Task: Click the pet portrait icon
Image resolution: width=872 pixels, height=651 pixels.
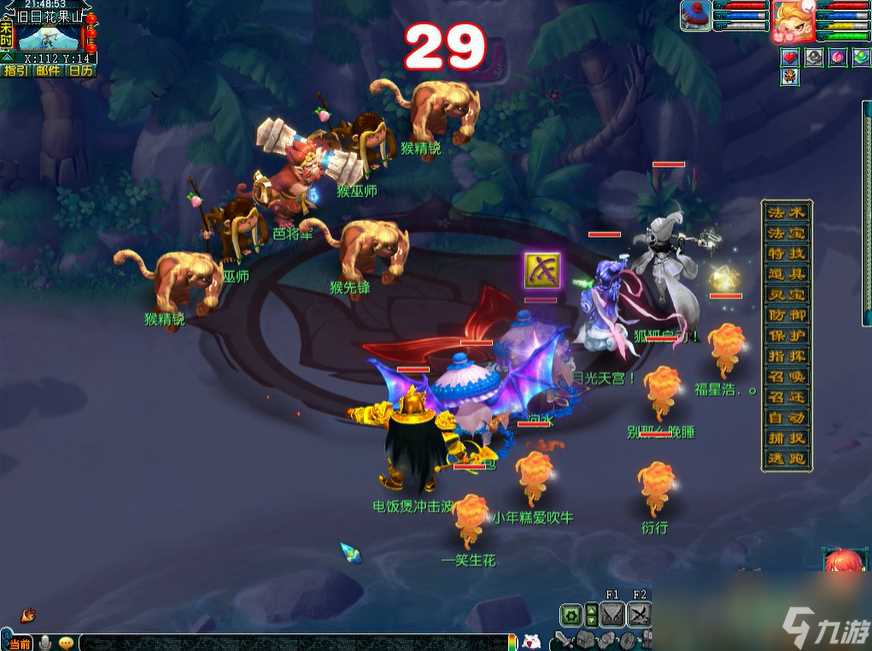Action: 695,16
